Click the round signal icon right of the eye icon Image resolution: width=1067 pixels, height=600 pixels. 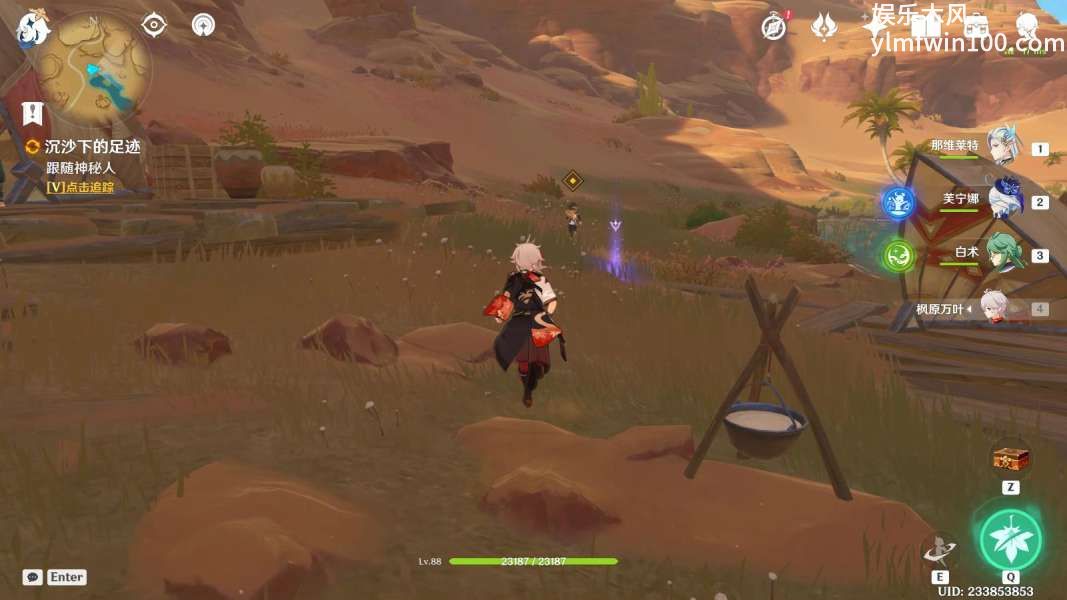point(203,24)
